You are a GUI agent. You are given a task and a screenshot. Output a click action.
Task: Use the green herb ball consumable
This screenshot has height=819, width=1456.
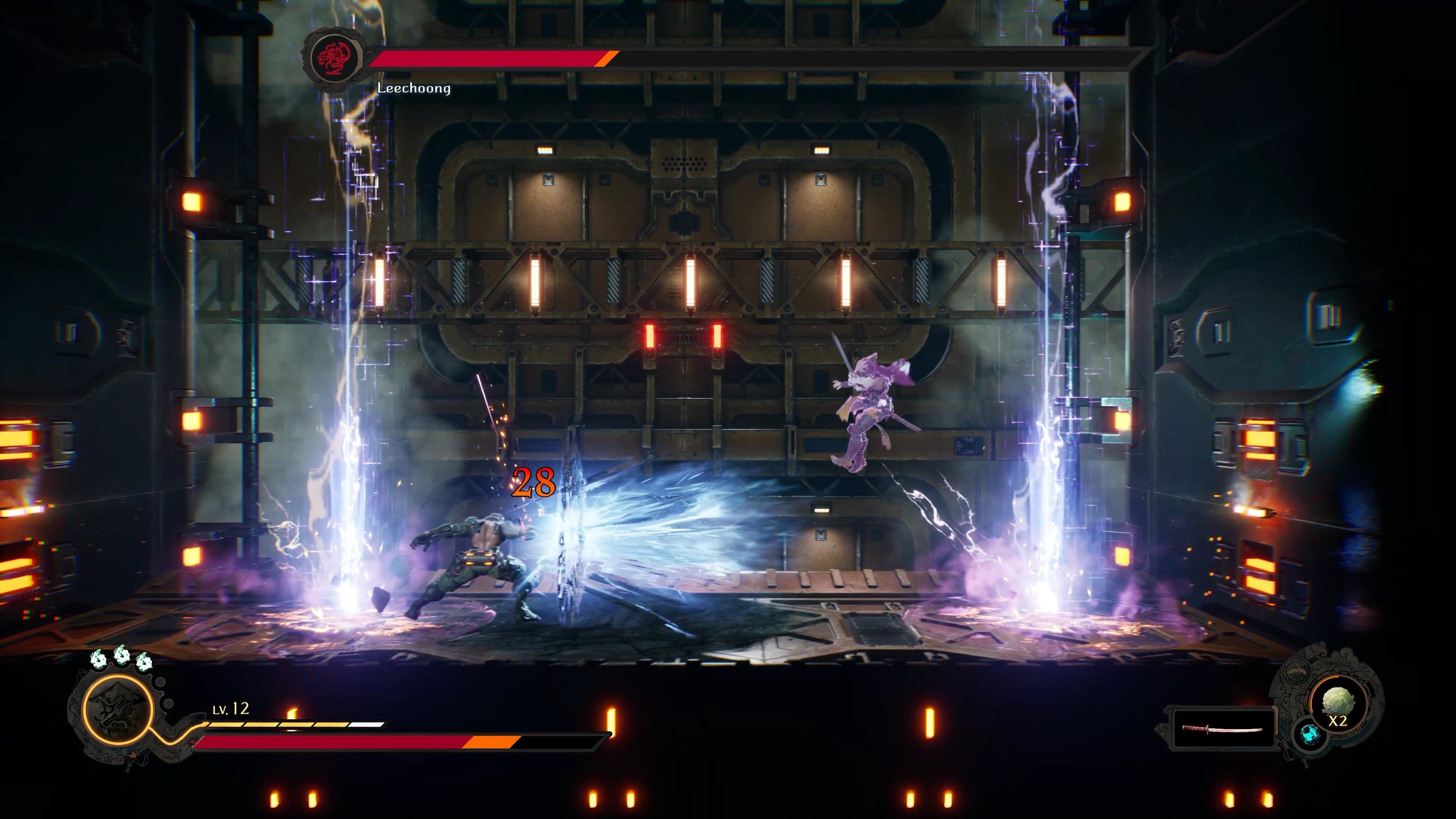point(1338,704)
